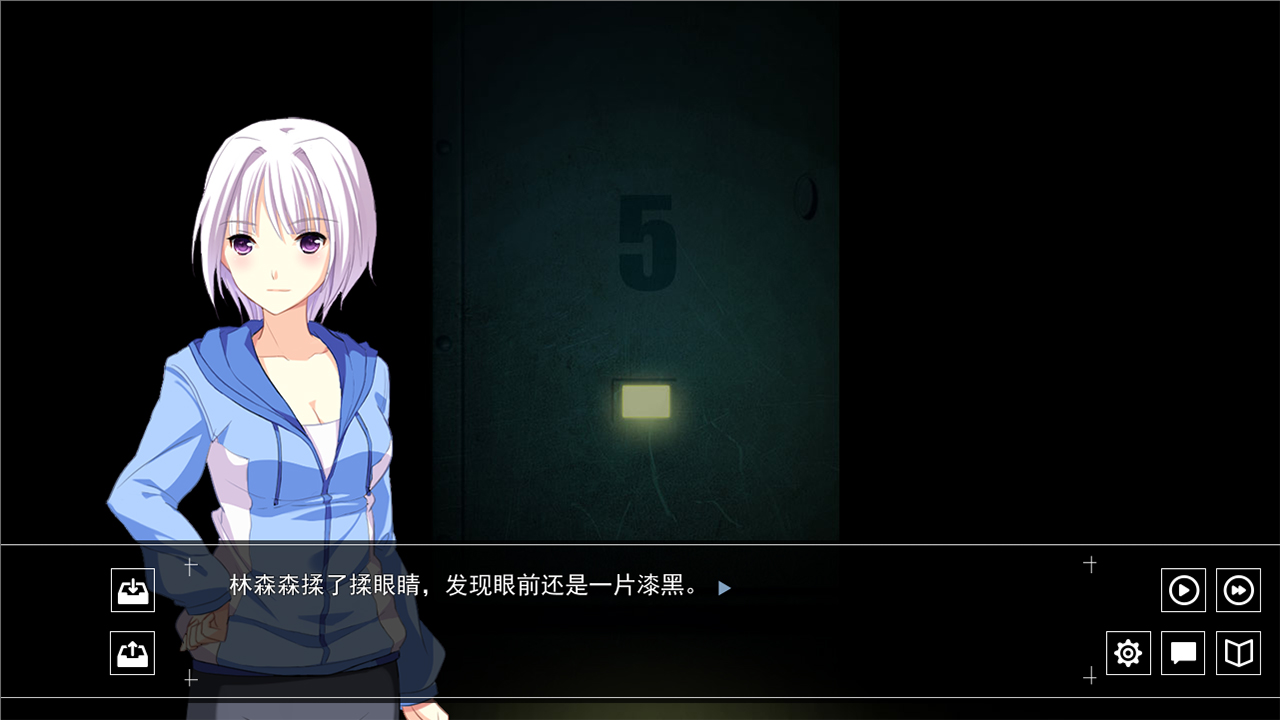Click the blue advance arrow after the text
Screen dimensions: 1280x720
click(724, 588)
